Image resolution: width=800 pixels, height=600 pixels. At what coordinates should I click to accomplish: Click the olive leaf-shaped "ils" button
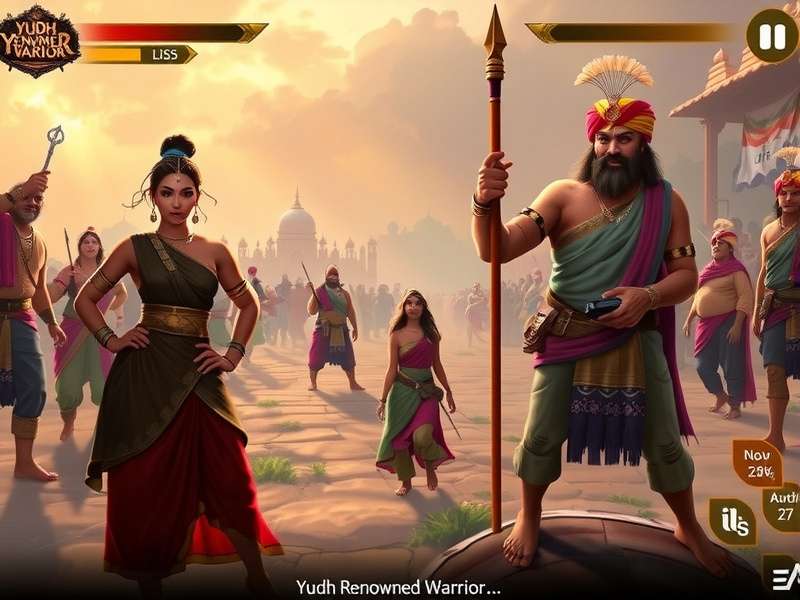click(x=732, y=521)
